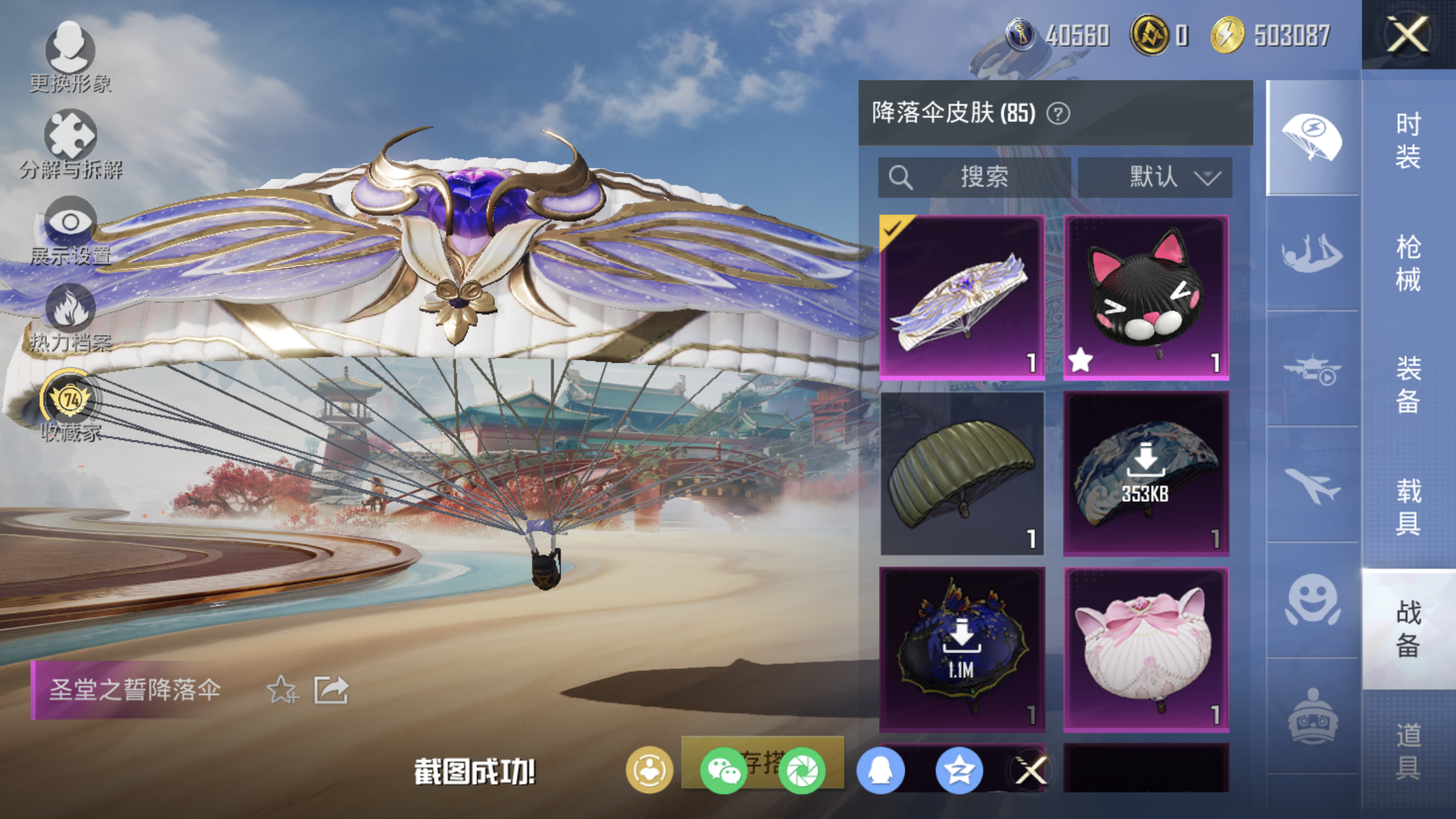The height and width of the screenshot is (819, 1456).
Task: Download the 353KB blue parachute skin
Action: (1146, 473)
